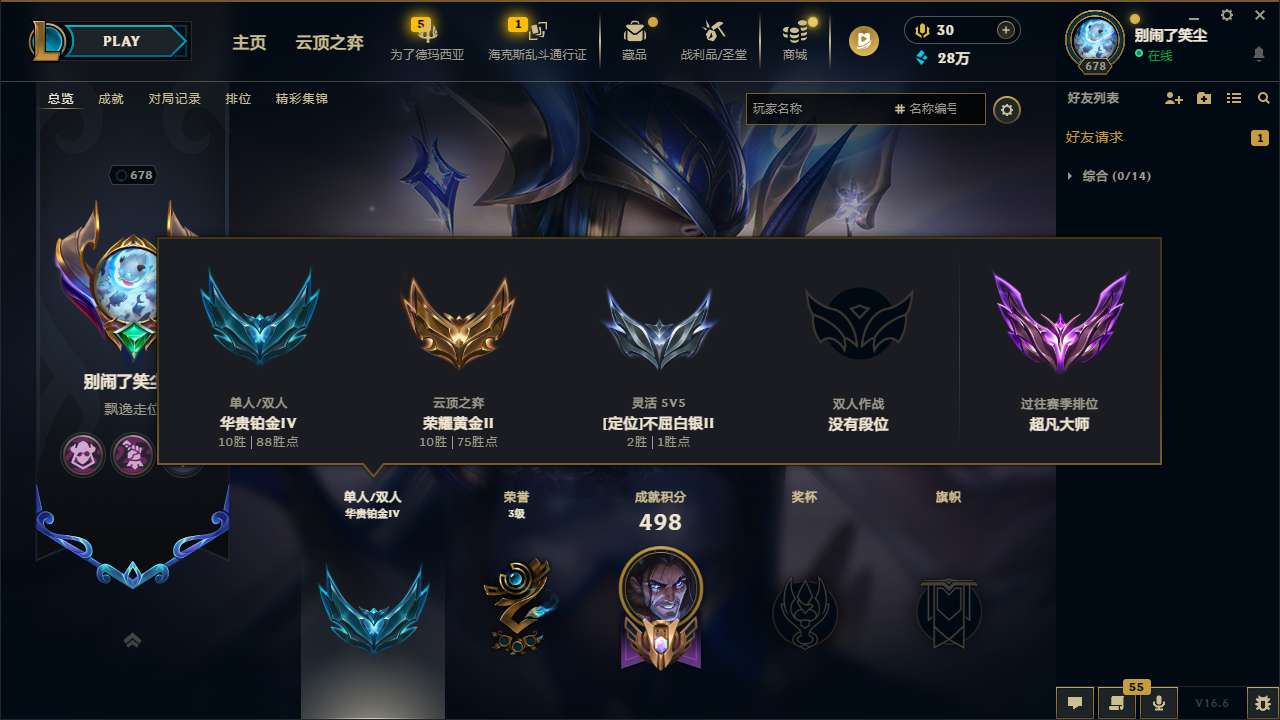Open the 商城 store
1280x720 pixels.
795,40
